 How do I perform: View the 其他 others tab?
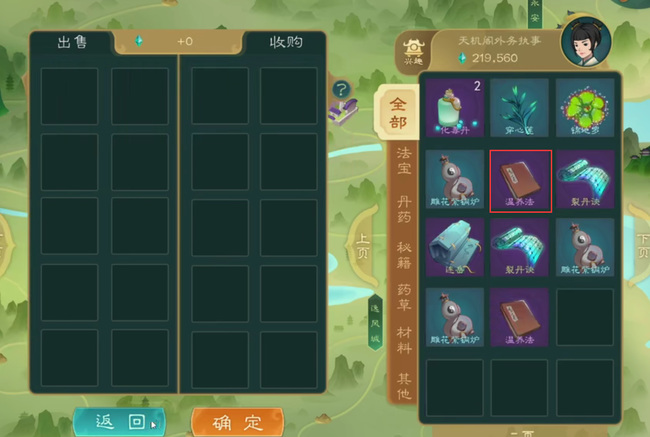click(x=404, y=385)
